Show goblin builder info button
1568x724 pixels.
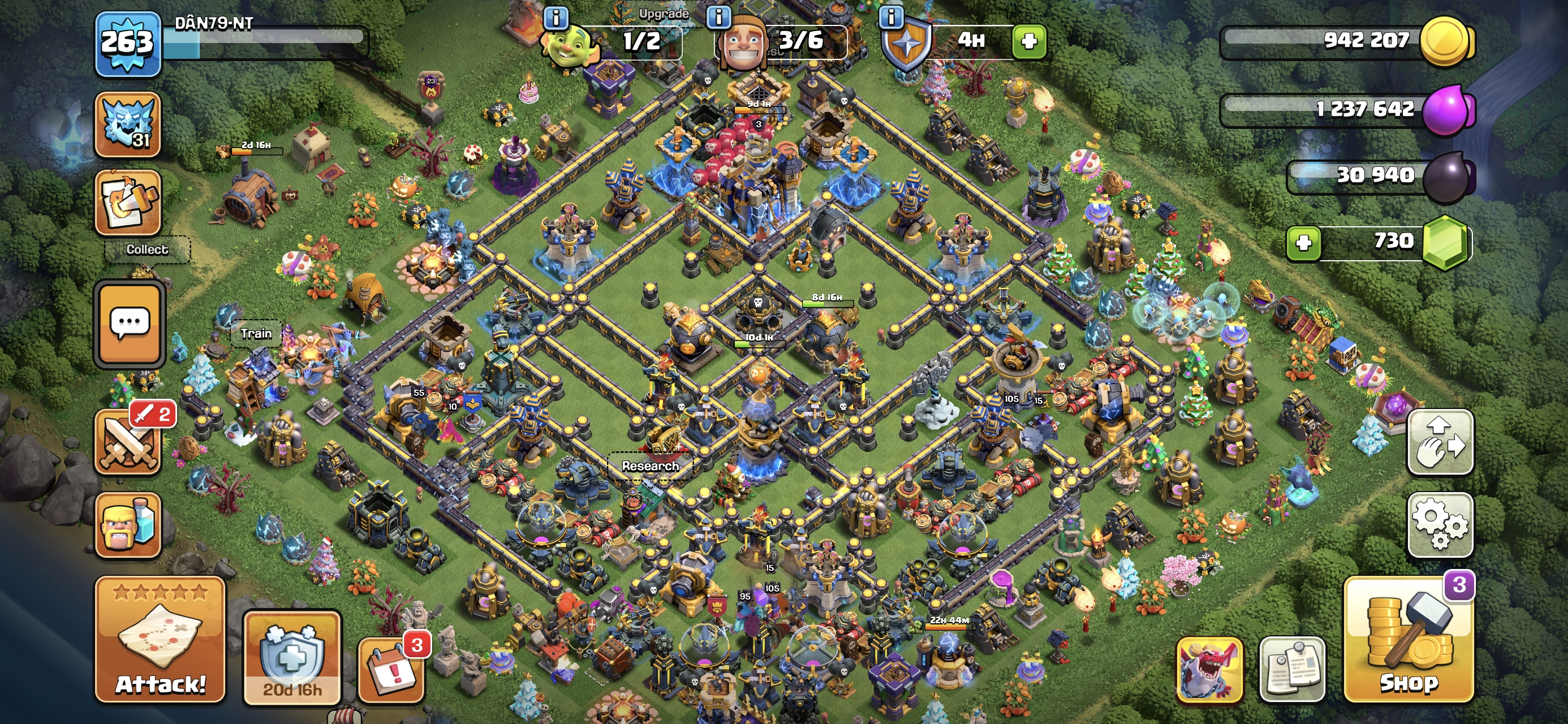[x=555, y=18]
